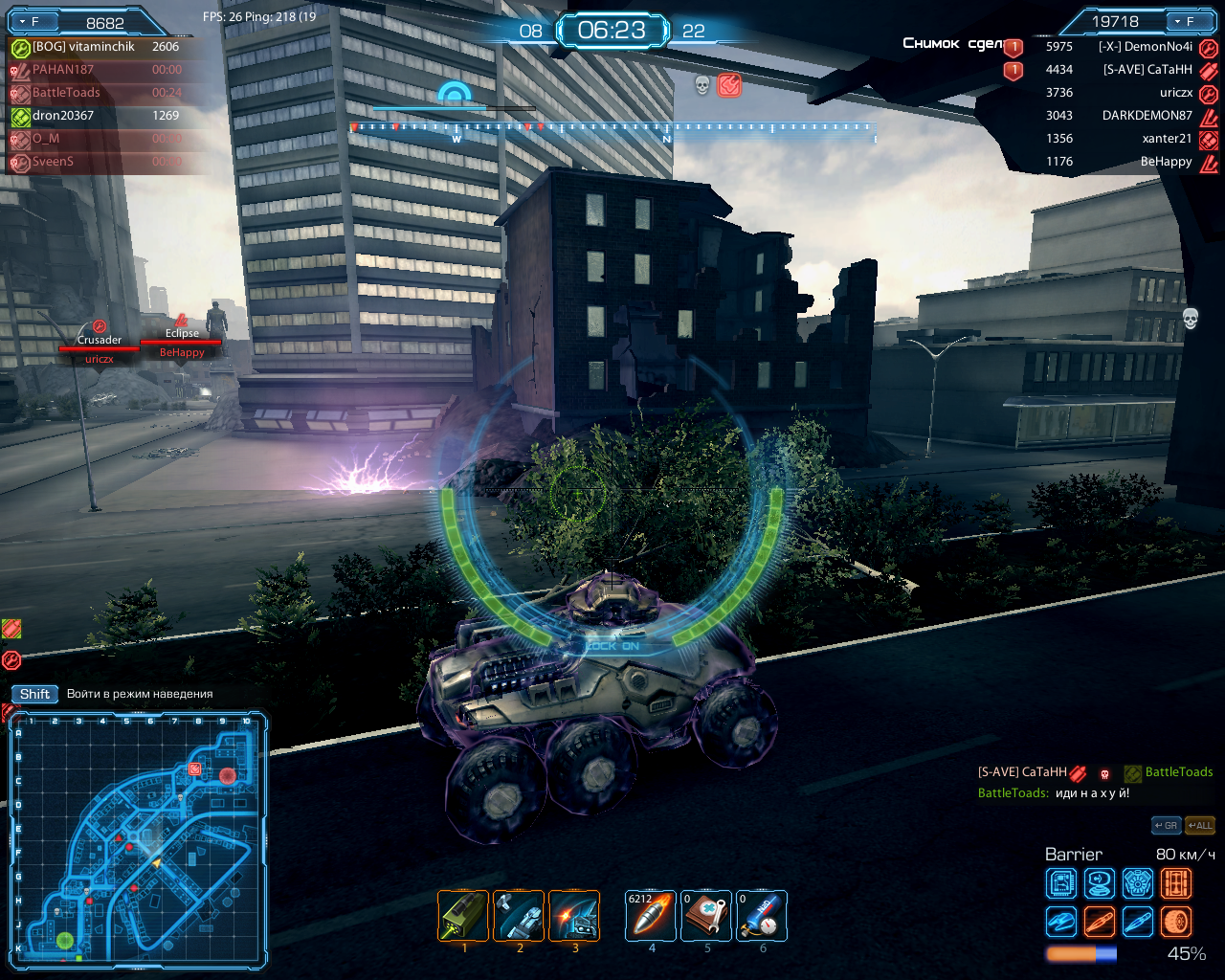Open the tactical minimap
The height and width of the screenshot is (980, 1225).
[138, 838]
